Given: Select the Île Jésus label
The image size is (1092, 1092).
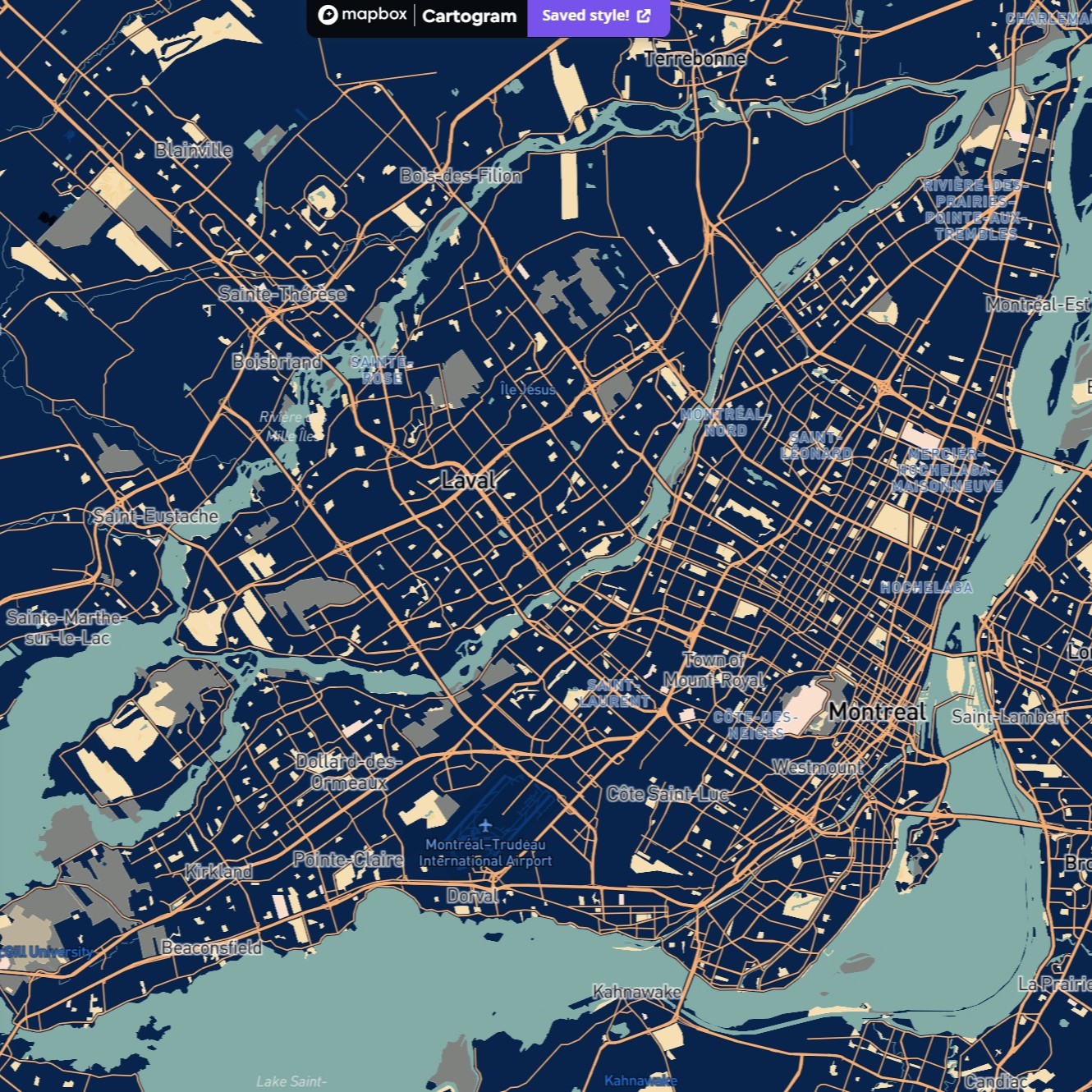Looking at the screenshot, I should coord(527,390).
